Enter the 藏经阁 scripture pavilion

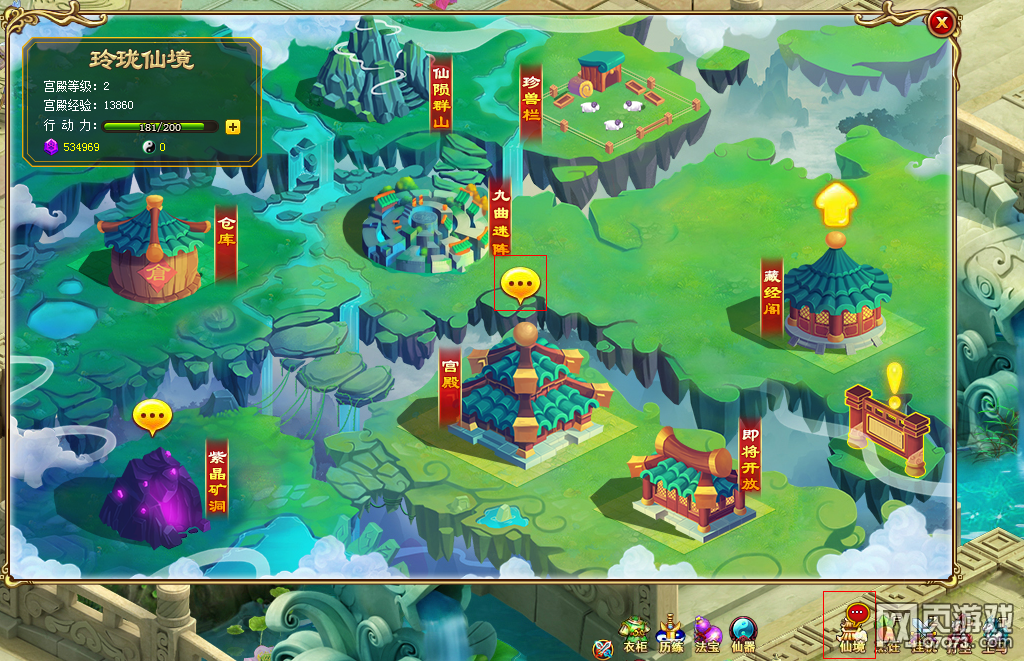[835, 295]
